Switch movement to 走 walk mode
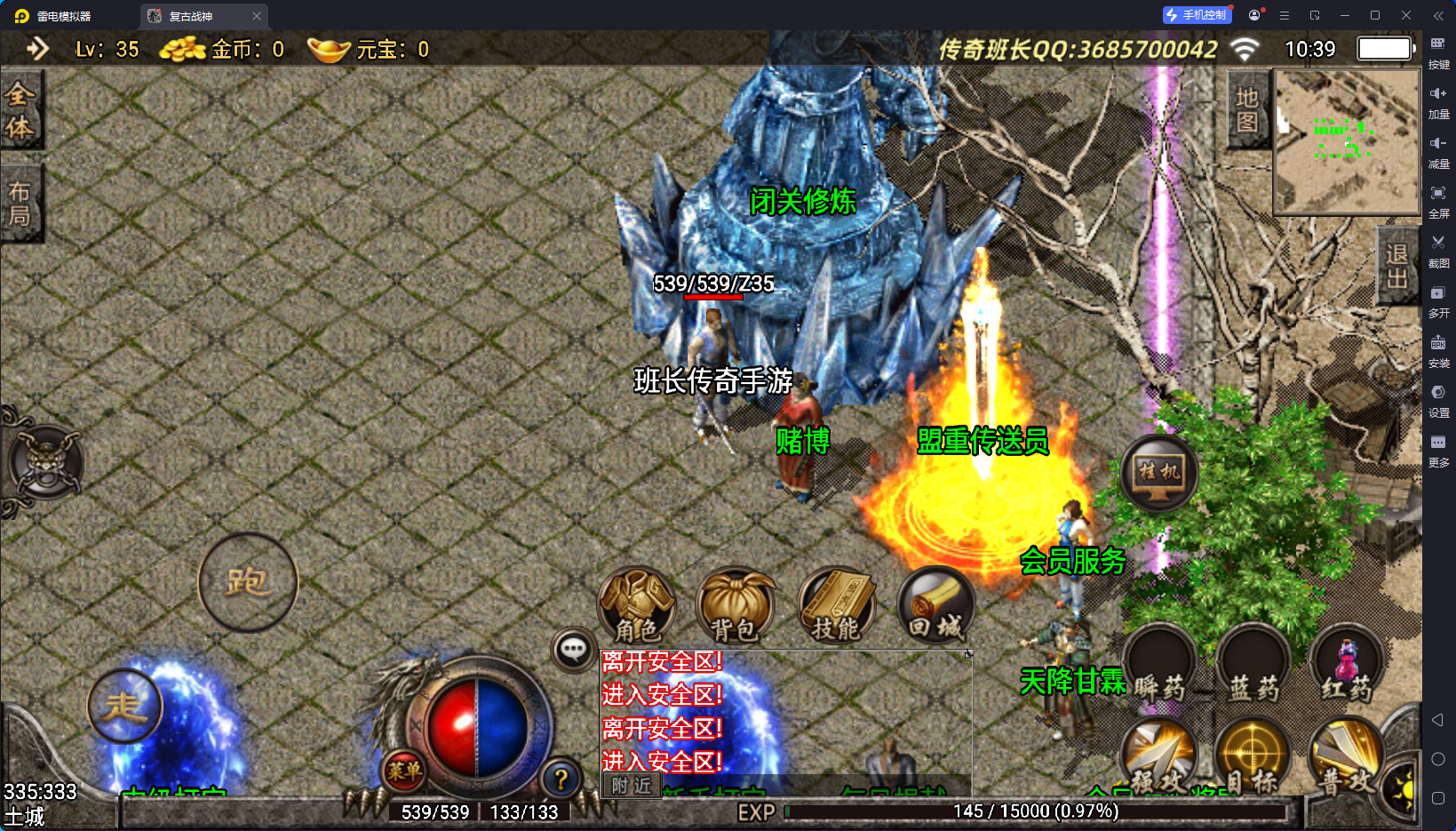1456x831 pixels. pos(124,707)
